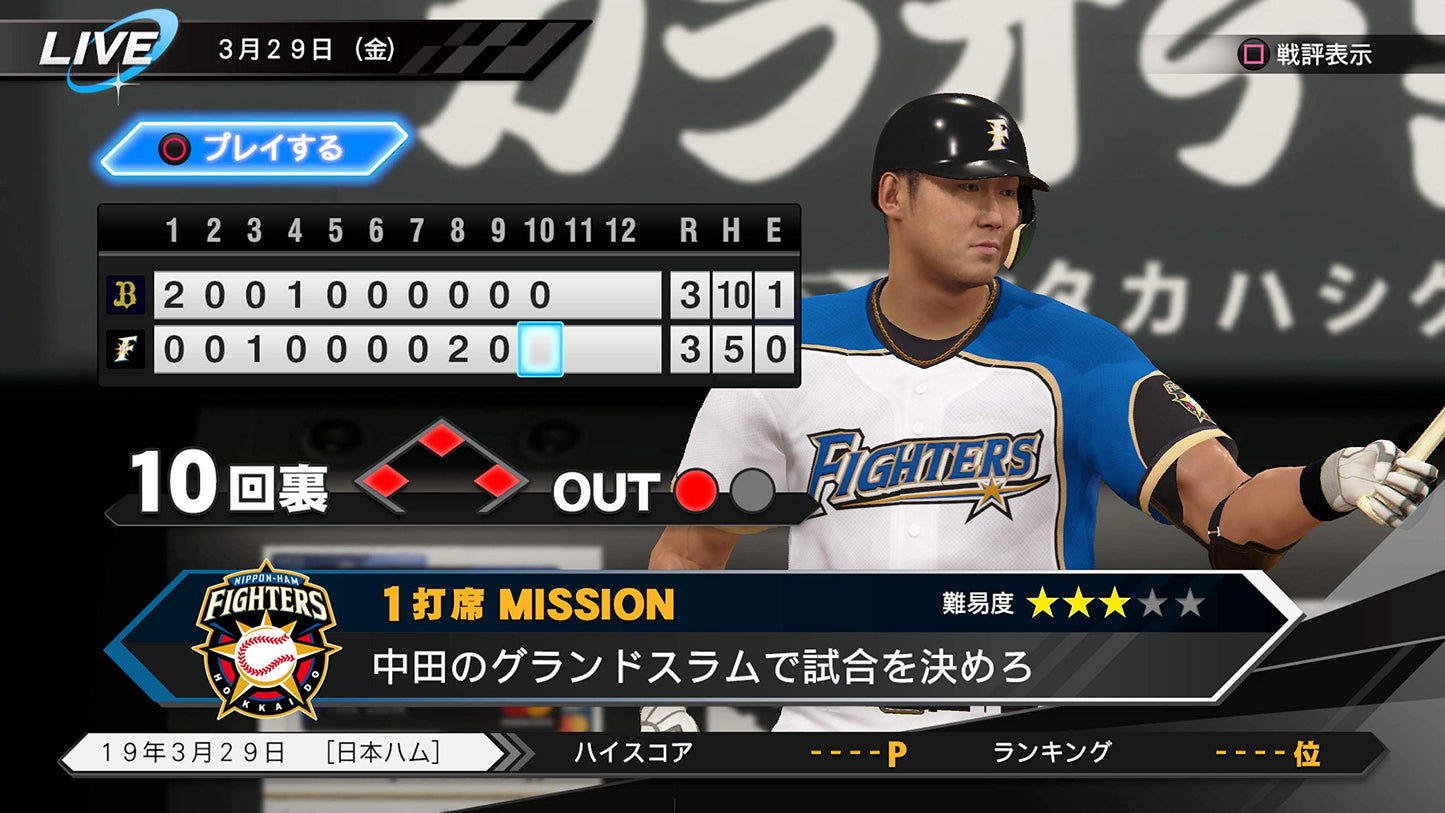Toggle the highlighted runner diamond on second base
Viewport: 1445px width, 813px height.
coord(441,440)
